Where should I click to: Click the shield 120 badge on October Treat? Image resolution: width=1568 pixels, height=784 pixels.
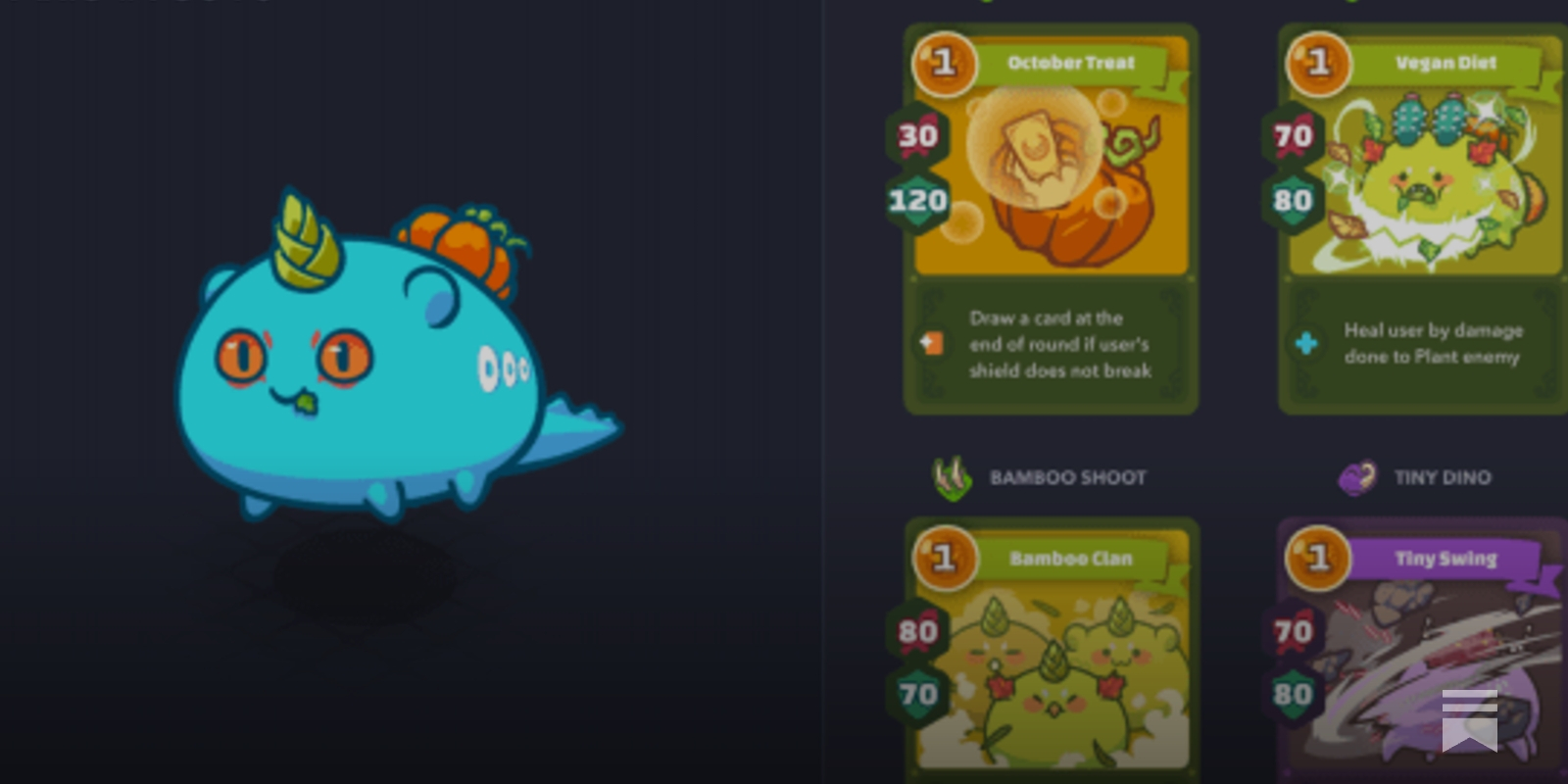click(x=916, y=203)
